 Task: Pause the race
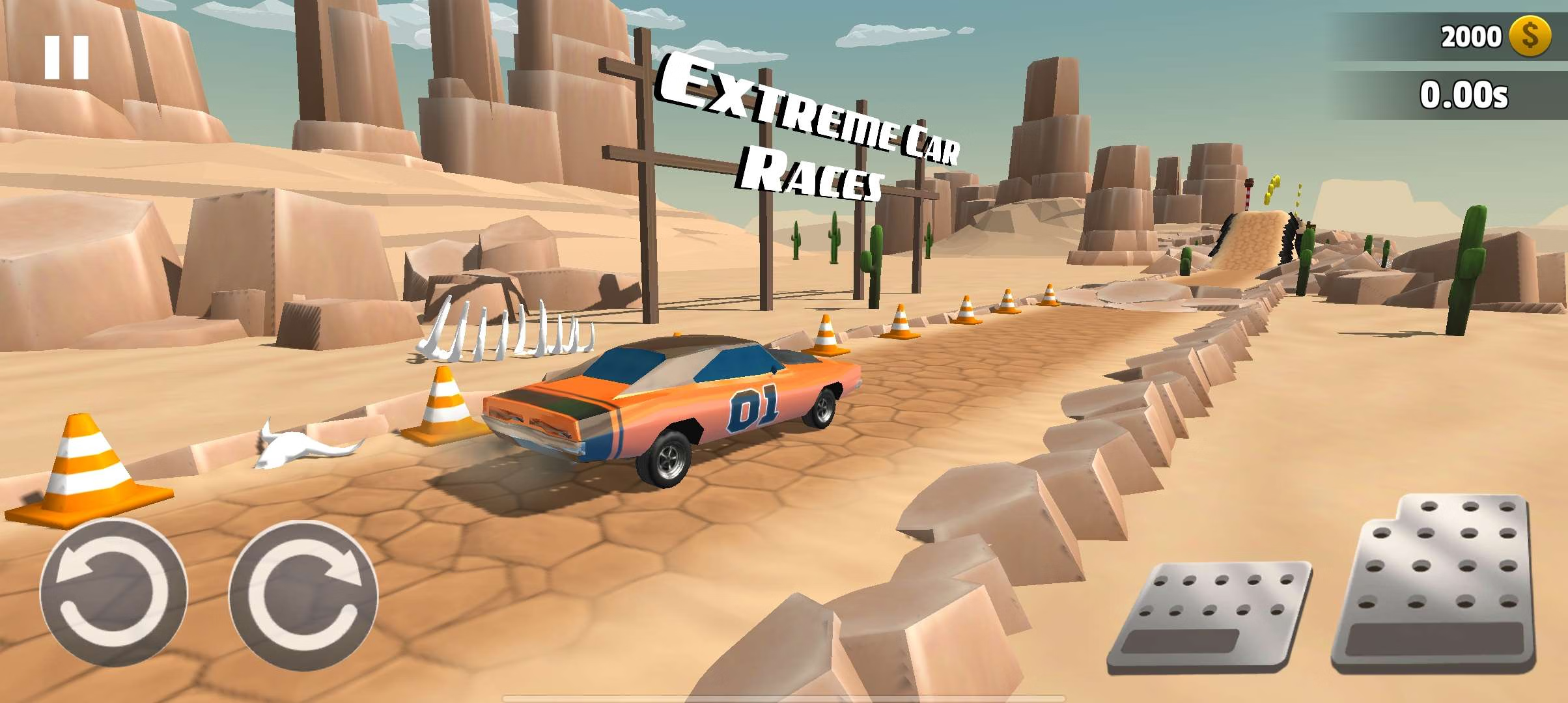tap(66, 57)
